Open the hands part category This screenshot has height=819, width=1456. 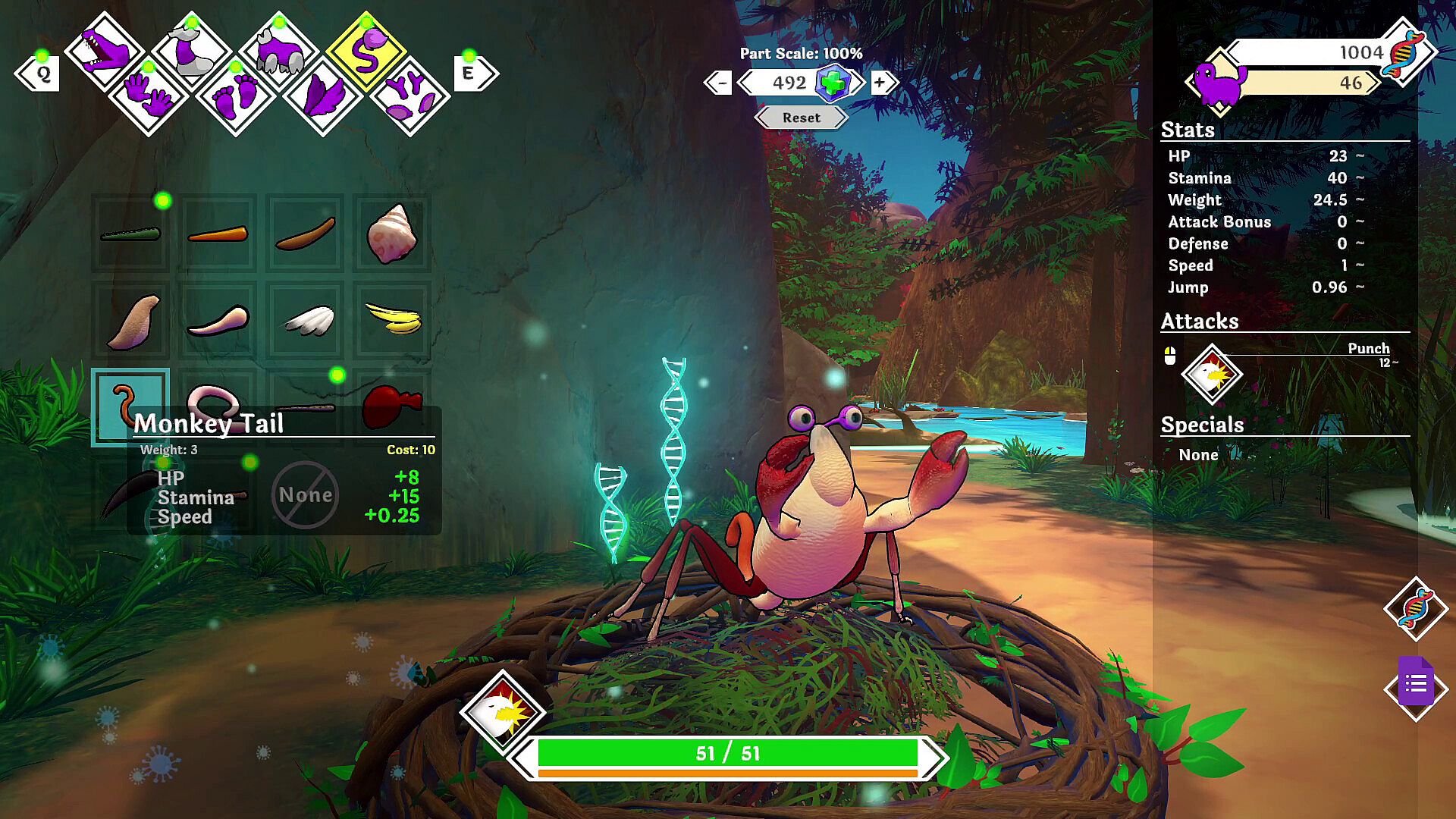click(x=148, y=96)
